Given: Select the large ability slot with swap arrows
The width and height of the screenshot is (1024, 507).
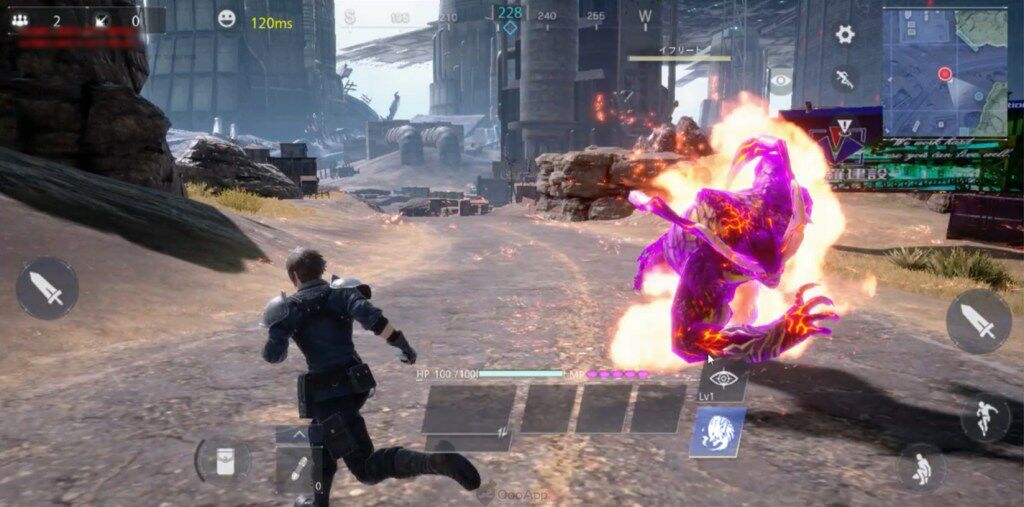Looking at the screenshot, I should click(469, 410).
